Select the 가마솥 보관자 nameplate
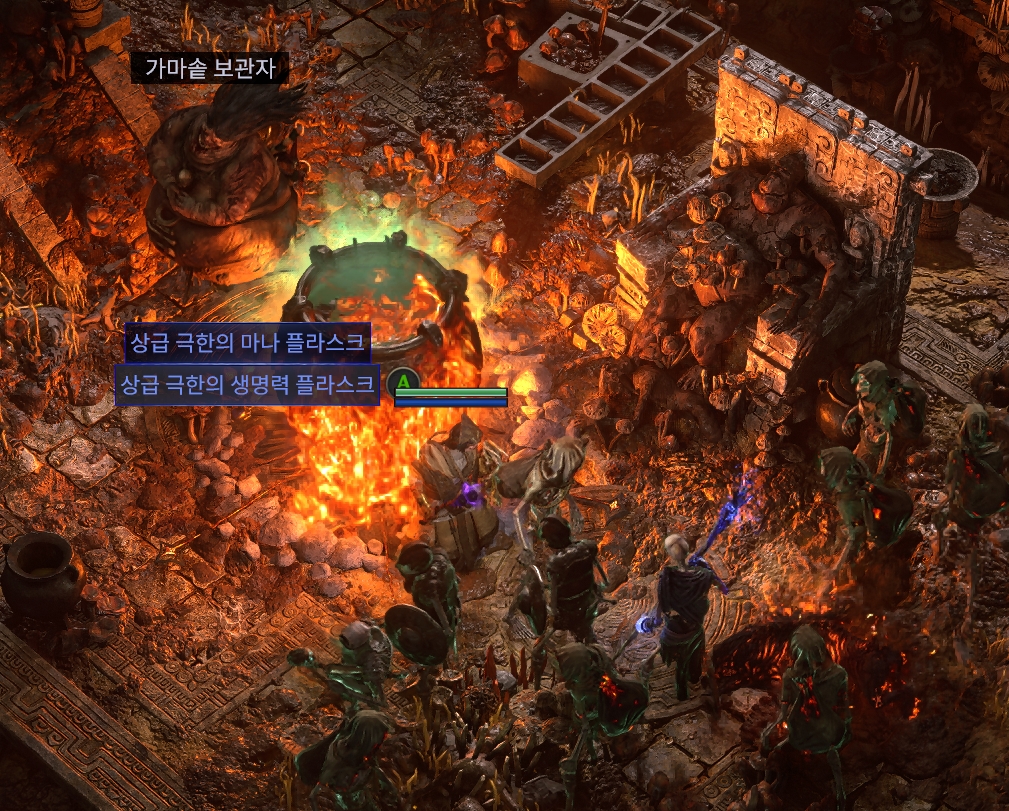 210,68
